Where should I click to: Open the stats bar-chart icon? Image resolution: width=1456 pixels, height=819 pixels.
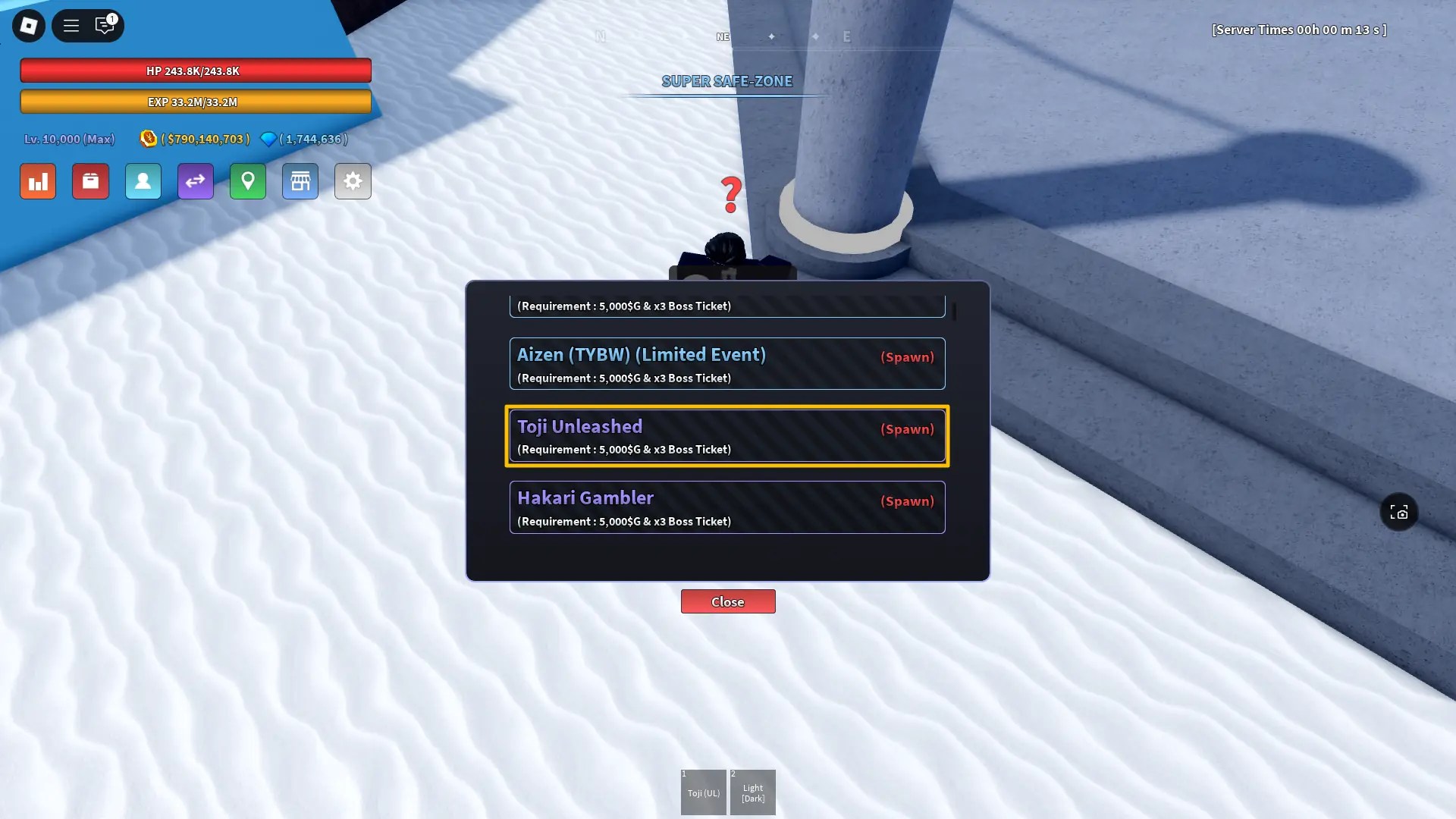37,181
